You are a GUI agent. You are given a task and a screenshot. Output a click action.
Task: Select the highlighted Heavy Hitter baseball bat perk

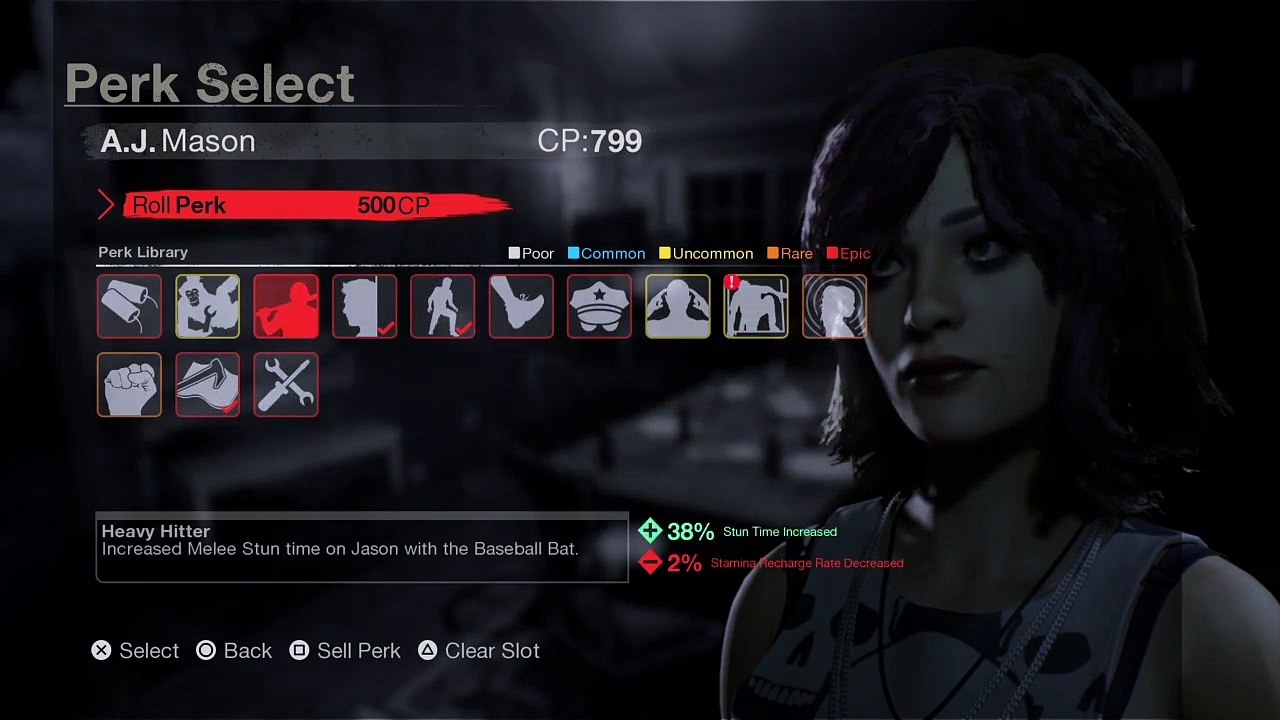pos(286,306)
